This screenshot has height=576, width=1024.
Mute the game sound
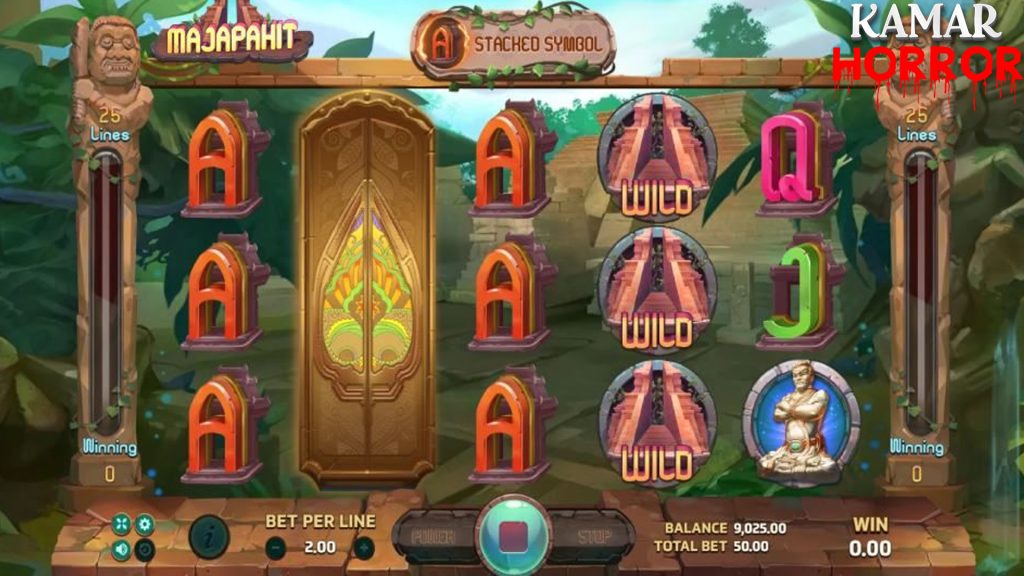coord(121,548)
